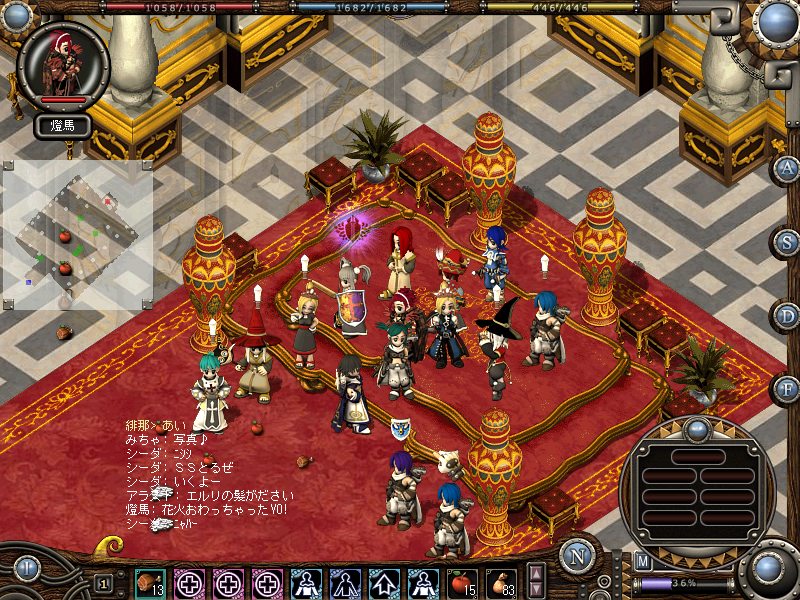Click the blue orb in the top-right corner
Screen dimensions: 800x600
[776, 20]
